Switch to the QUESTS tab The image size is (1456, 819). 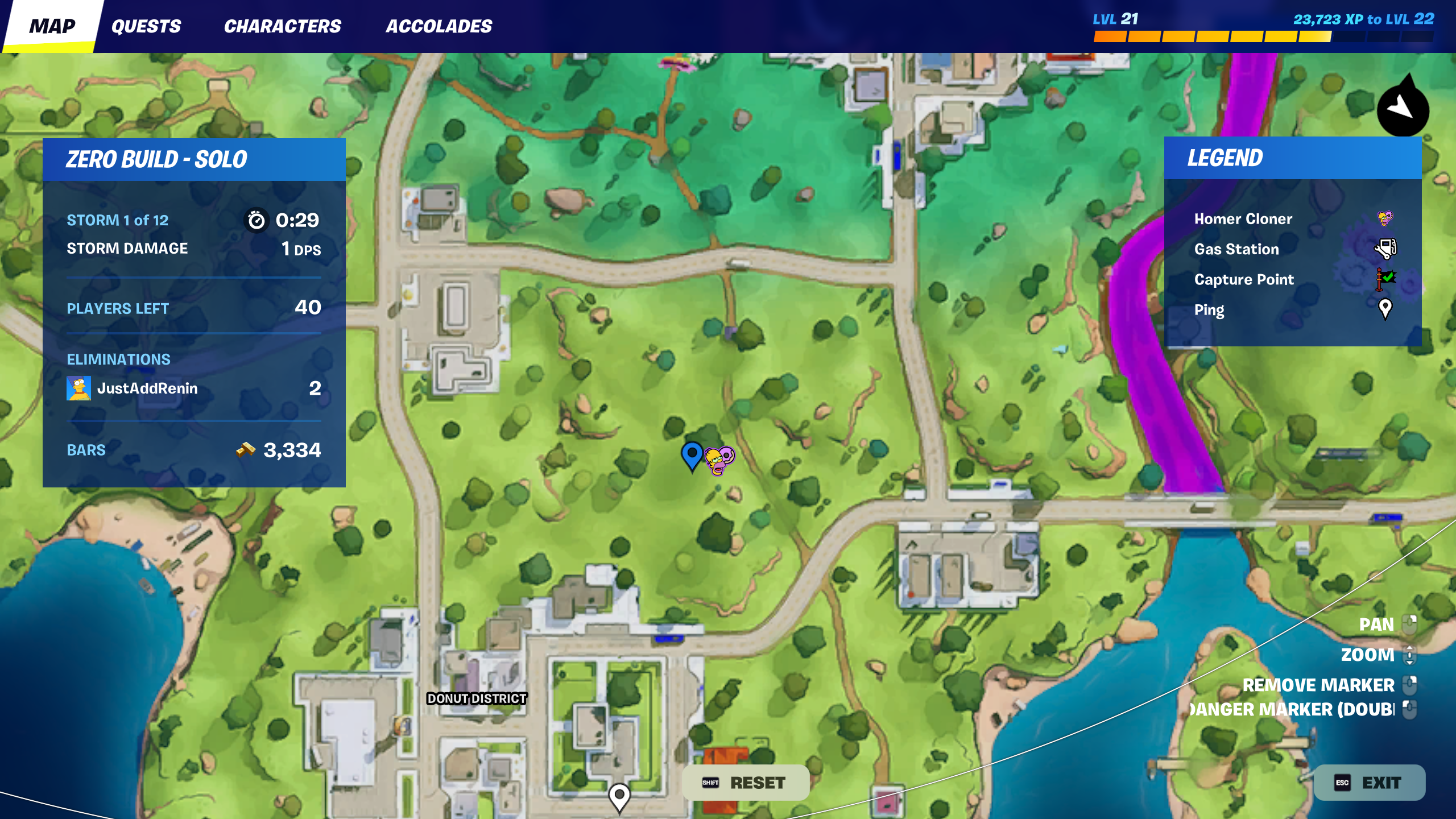click(147, 26)
